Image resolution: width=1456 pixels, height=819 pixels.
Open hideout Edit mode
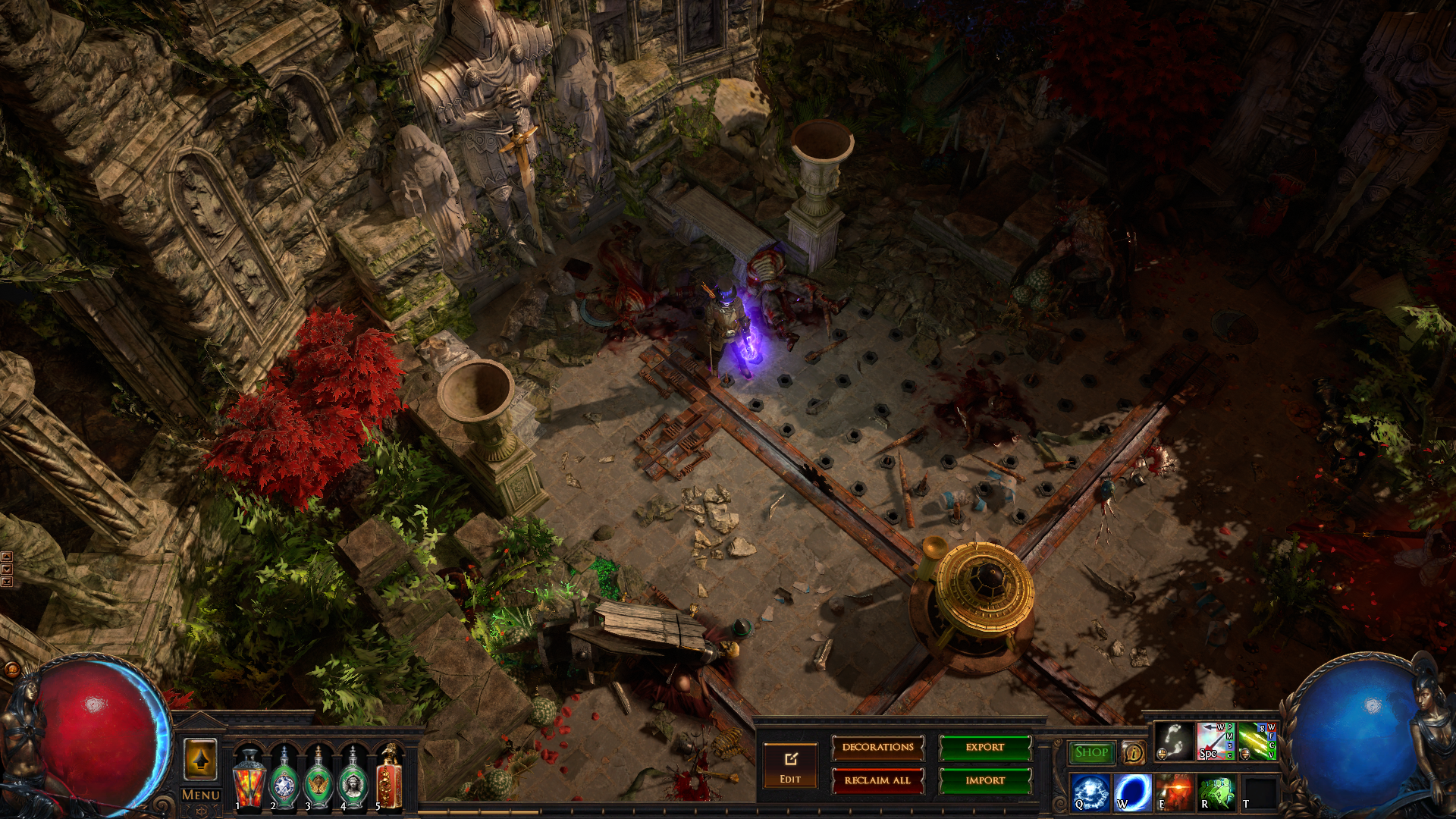coord(790,766)
